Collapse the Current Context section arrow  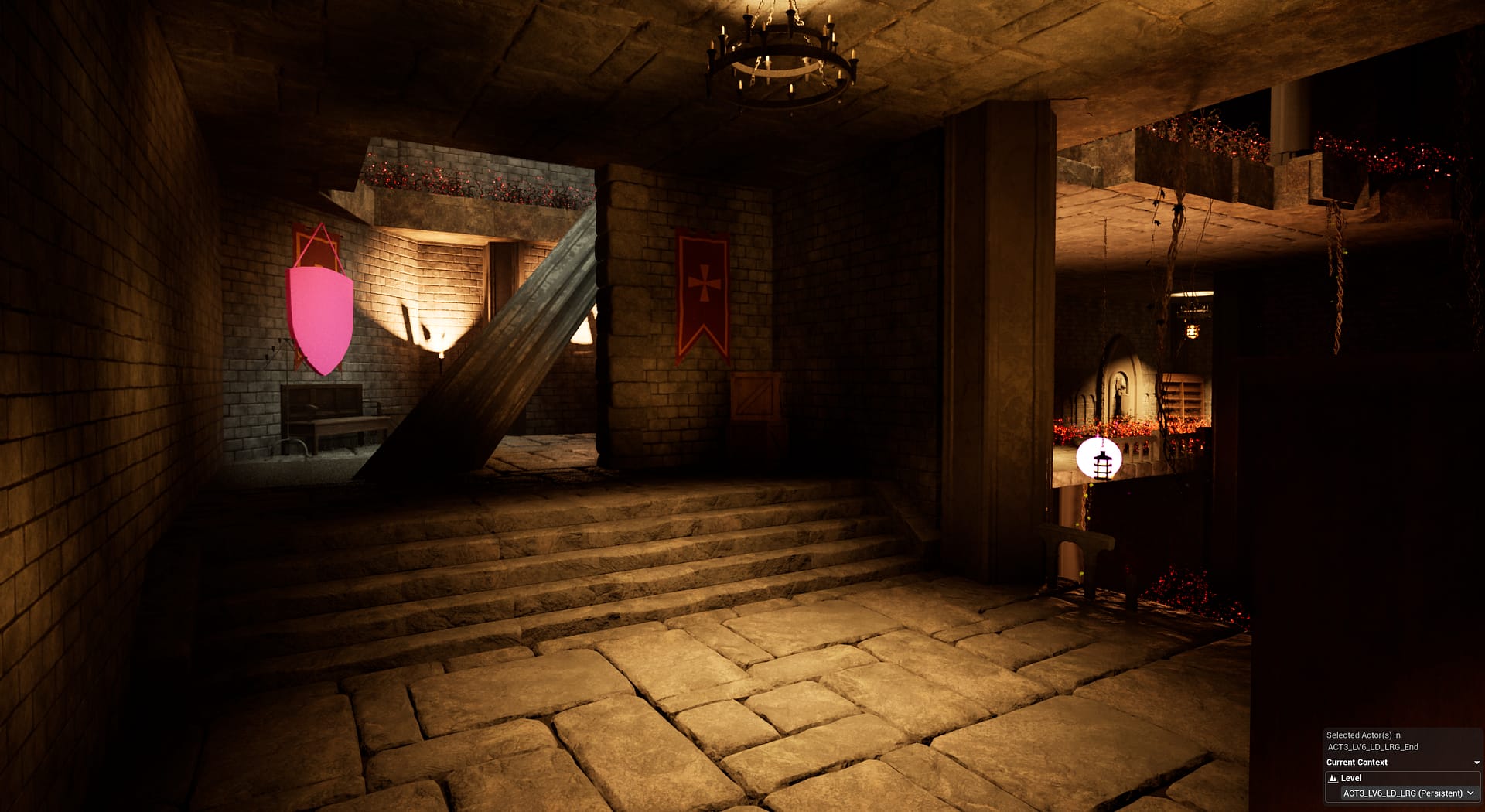pyautogui.click(x=1476, y=763)
